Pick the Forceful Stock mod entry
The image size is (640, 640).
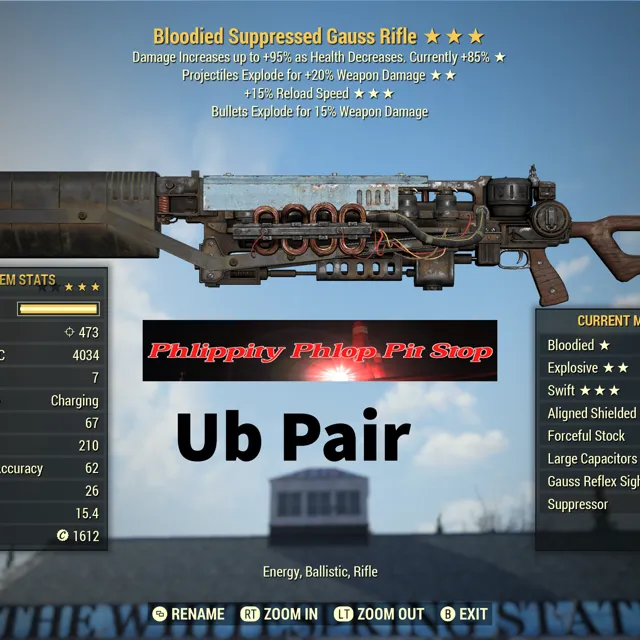click(588, 436)
